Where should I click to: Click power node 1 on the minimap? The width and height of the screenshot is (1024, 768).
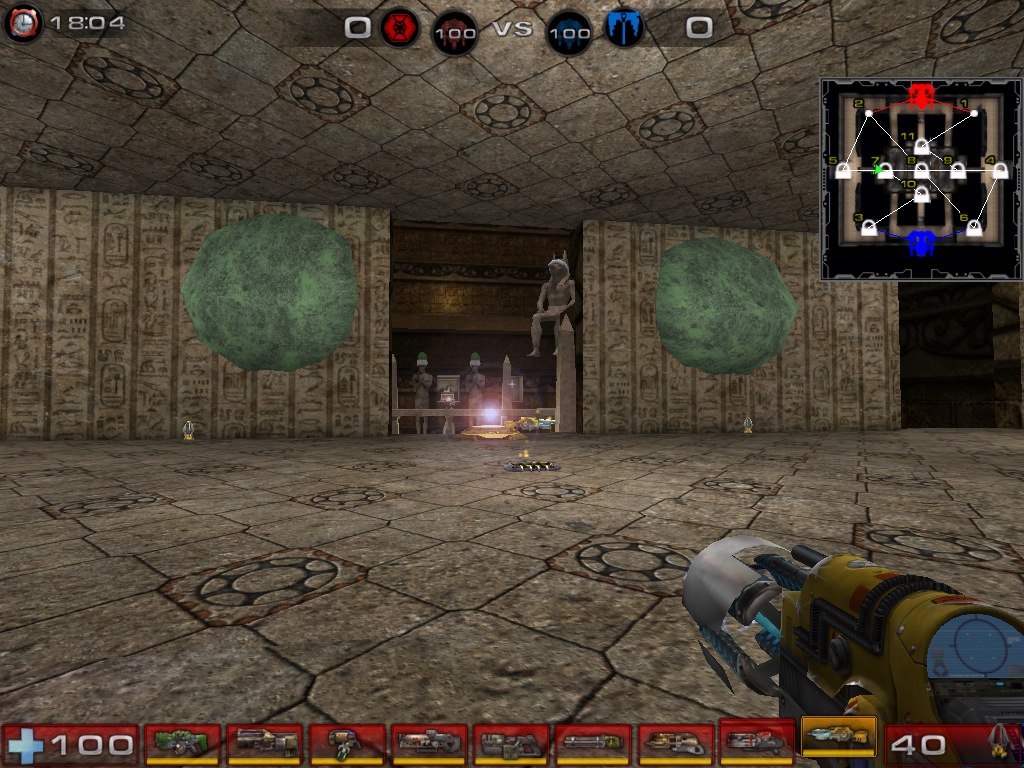pos(974,113)
